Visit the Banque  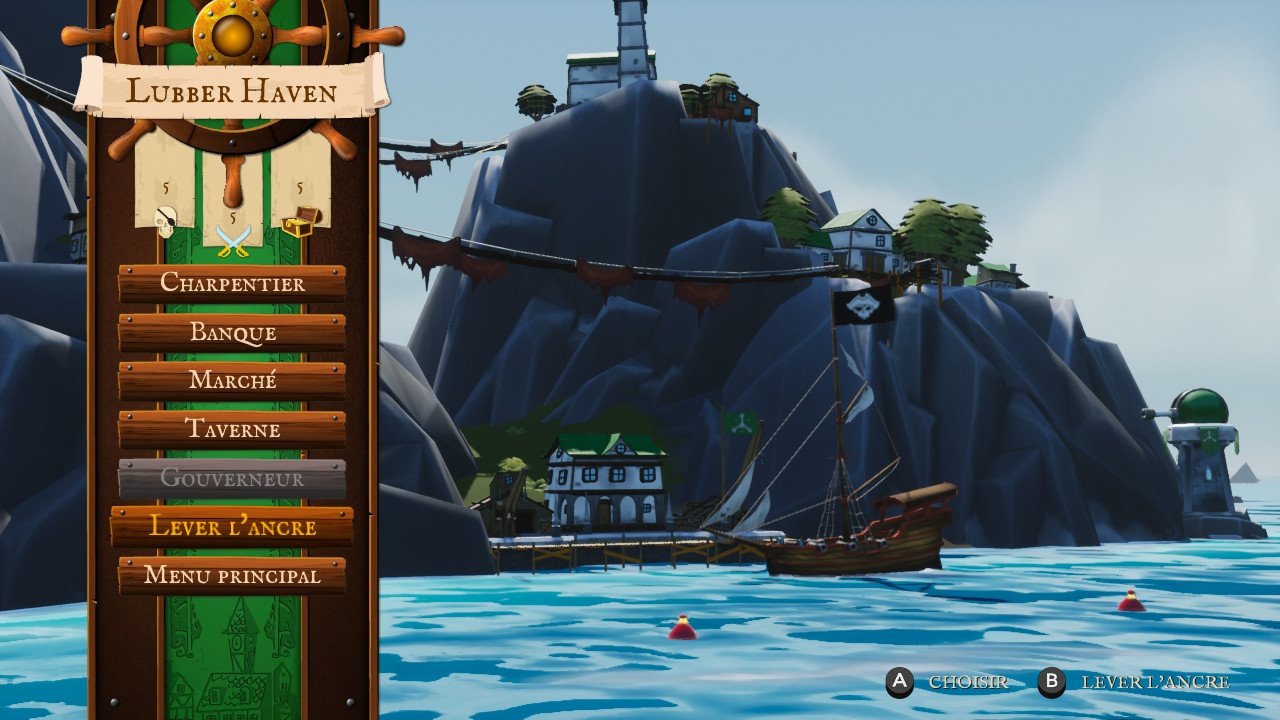click(232, 332)
